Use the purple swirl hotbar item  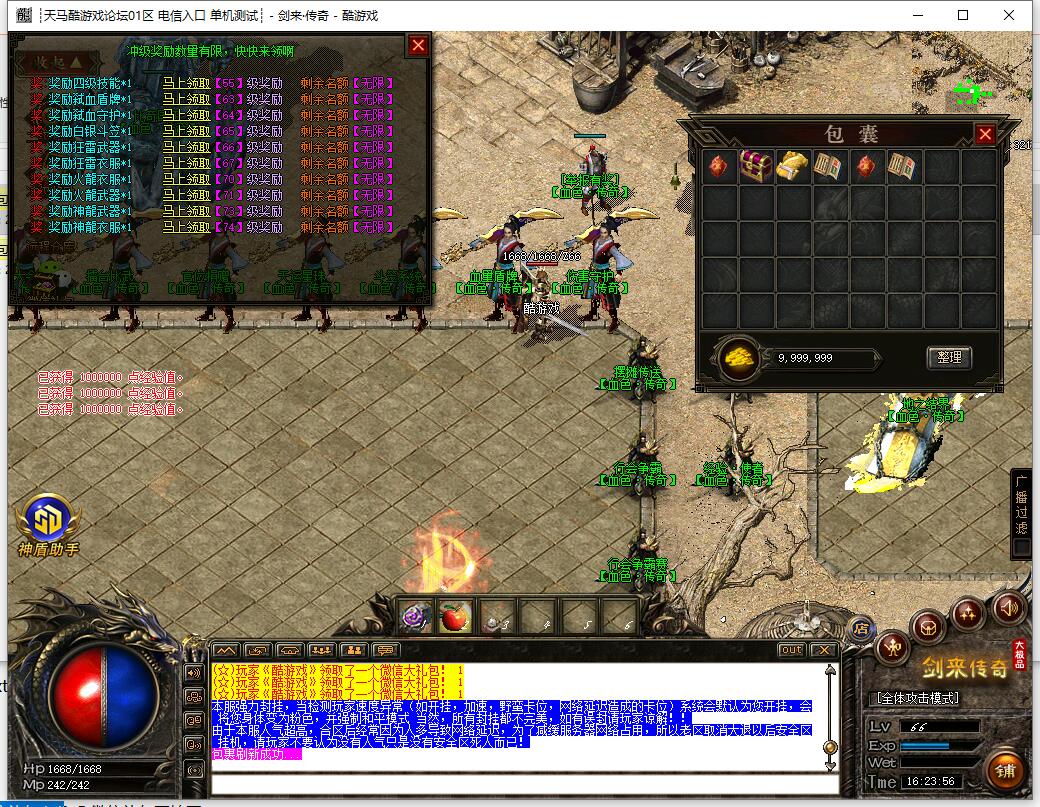(x=417, y=618)
